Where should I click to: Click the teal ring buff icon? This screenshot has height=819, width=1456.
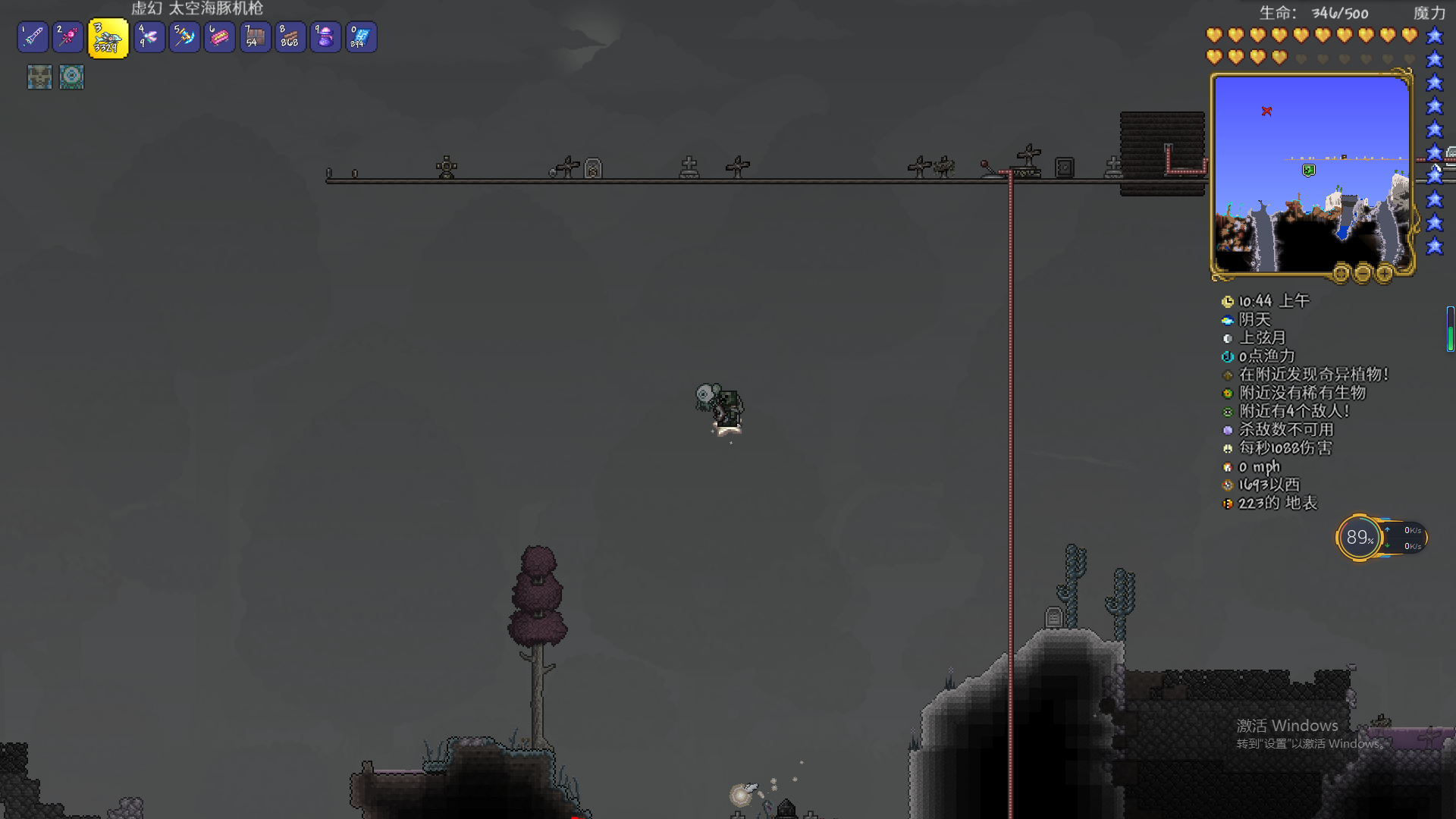click(72, 77)
